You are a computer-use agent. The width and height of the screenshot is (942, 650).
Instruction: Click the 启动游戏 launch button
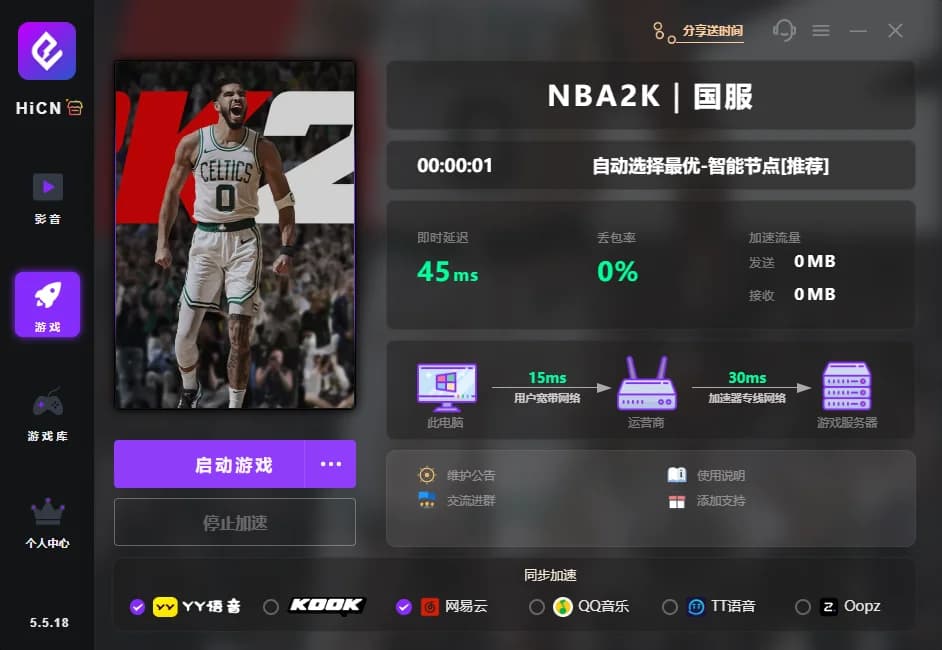233,465
